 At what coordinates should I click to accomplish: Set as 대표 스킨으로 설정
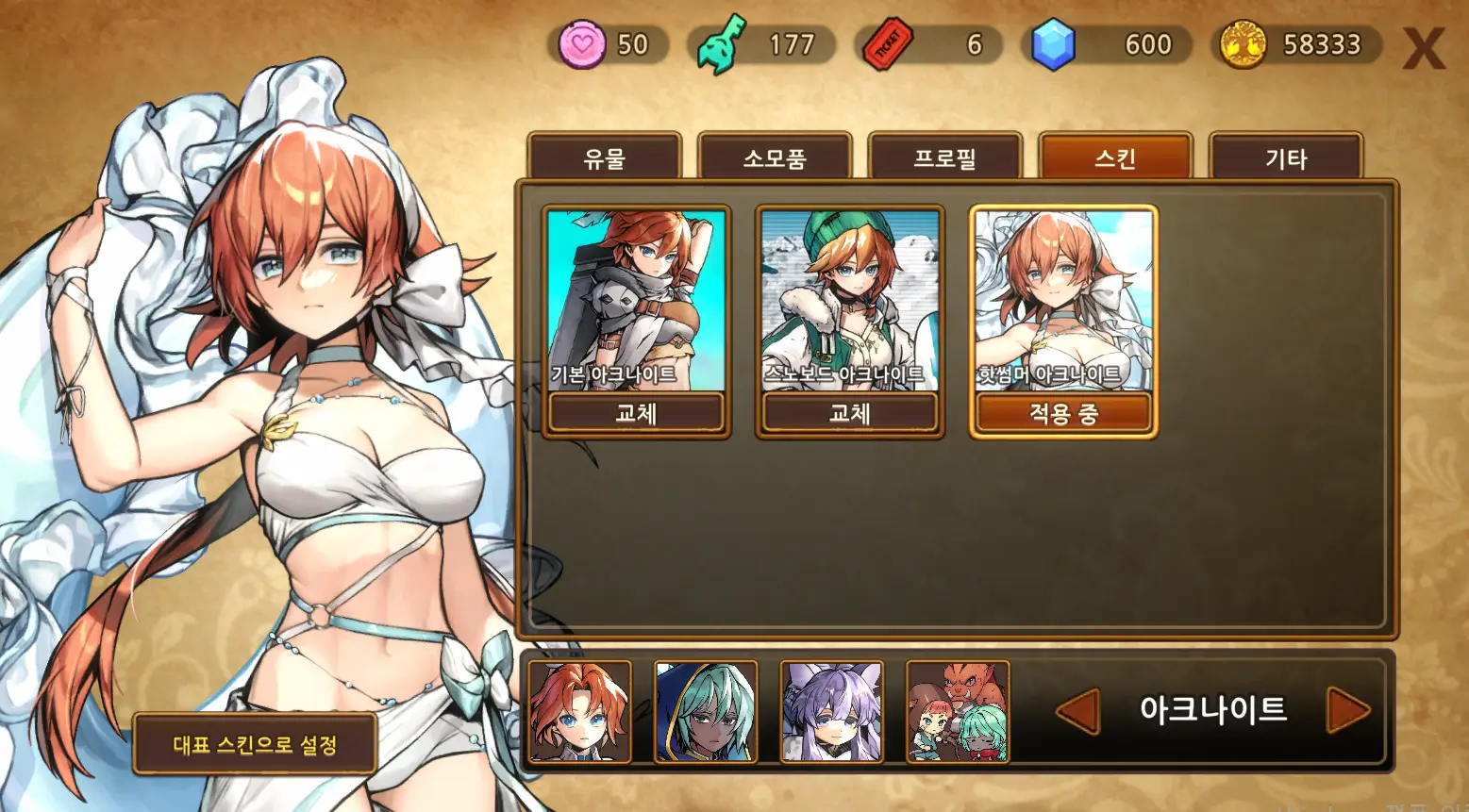coord(255,744)
